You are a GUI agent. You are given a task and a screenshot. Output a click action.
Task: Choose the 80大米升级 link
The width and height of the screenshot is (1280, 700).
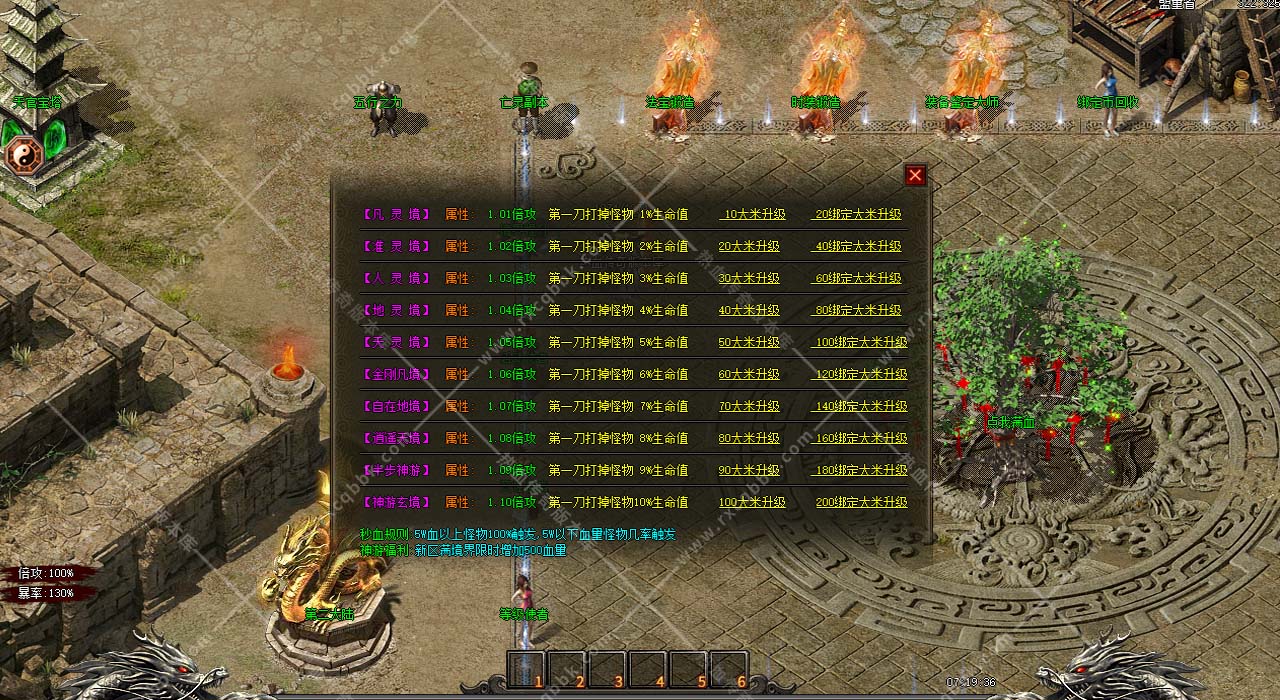click(x=749, y=438)
